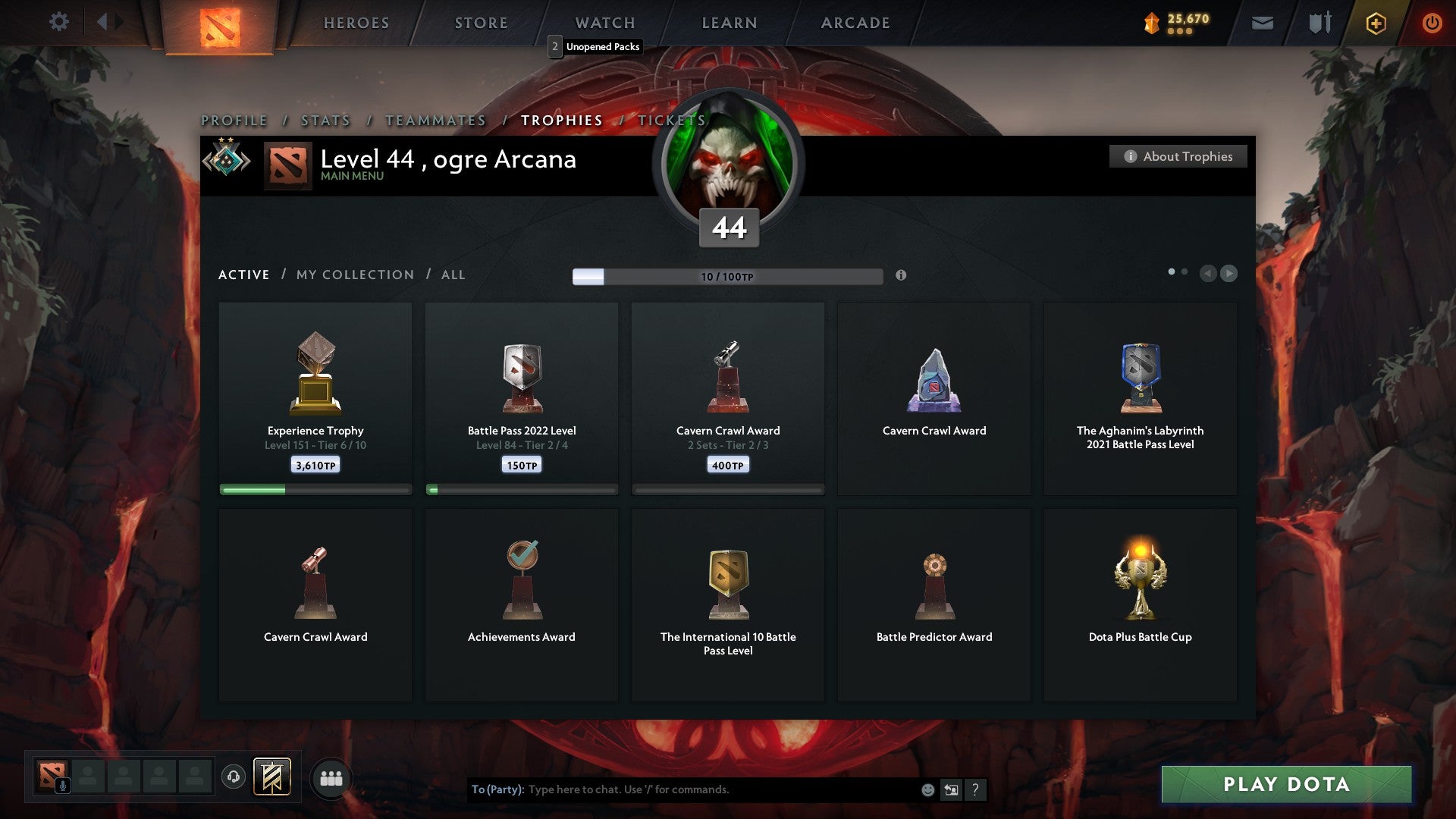Open the ARCADE menu

click(x=855, y=23)
